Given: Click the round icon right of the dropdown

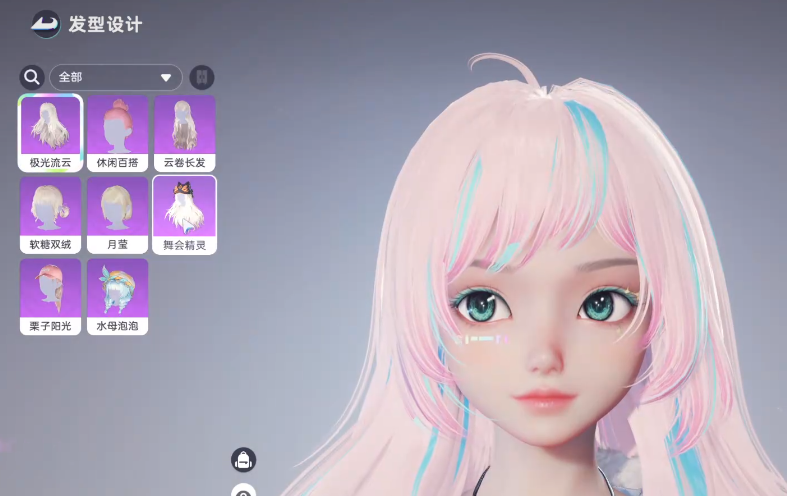Looking at the screenshot, I should [x=202, y=77].
